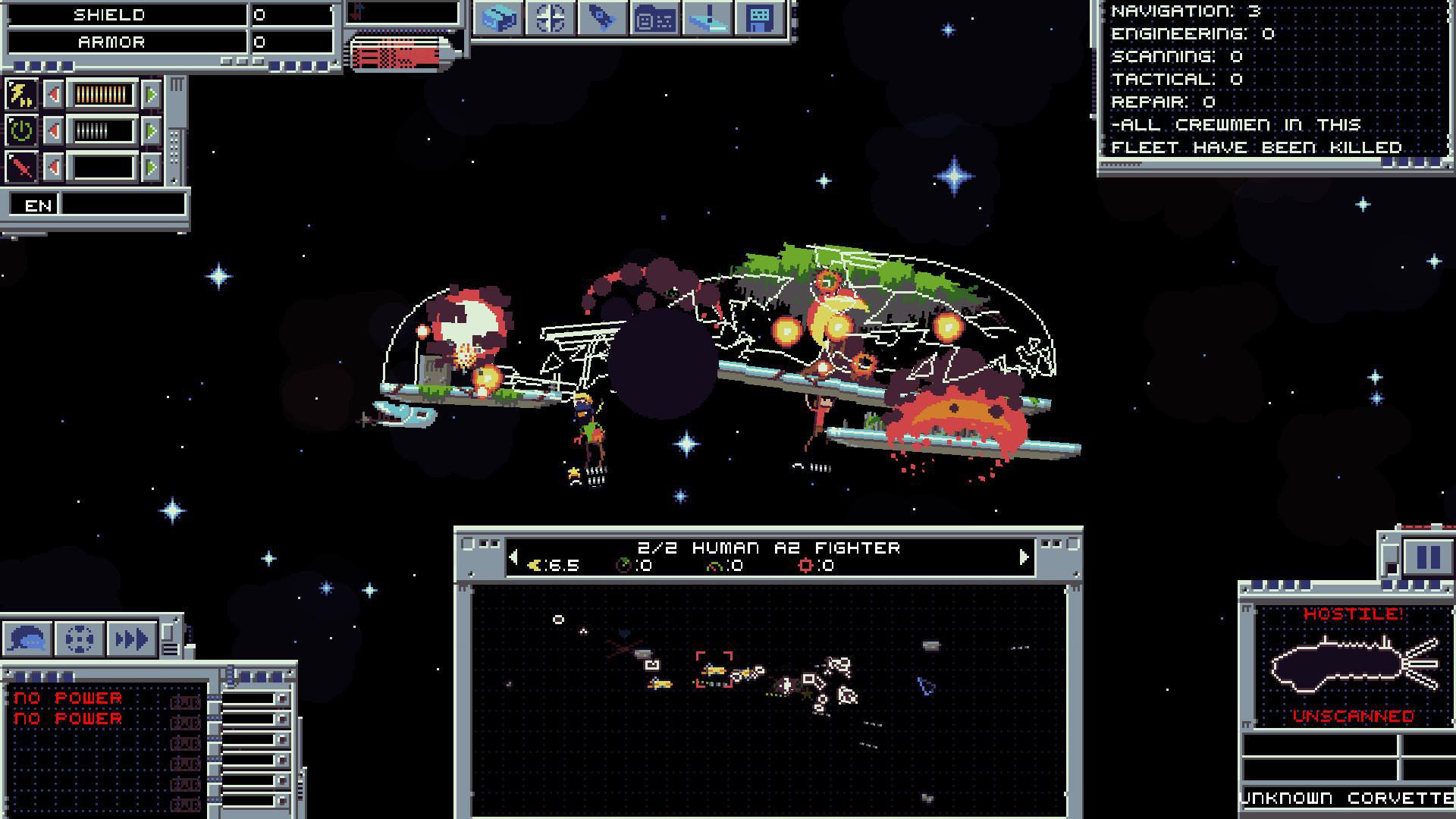Click the HOSTILE label on the scanner panel
Screen dimensions: 1456x819
[1354, 616]
